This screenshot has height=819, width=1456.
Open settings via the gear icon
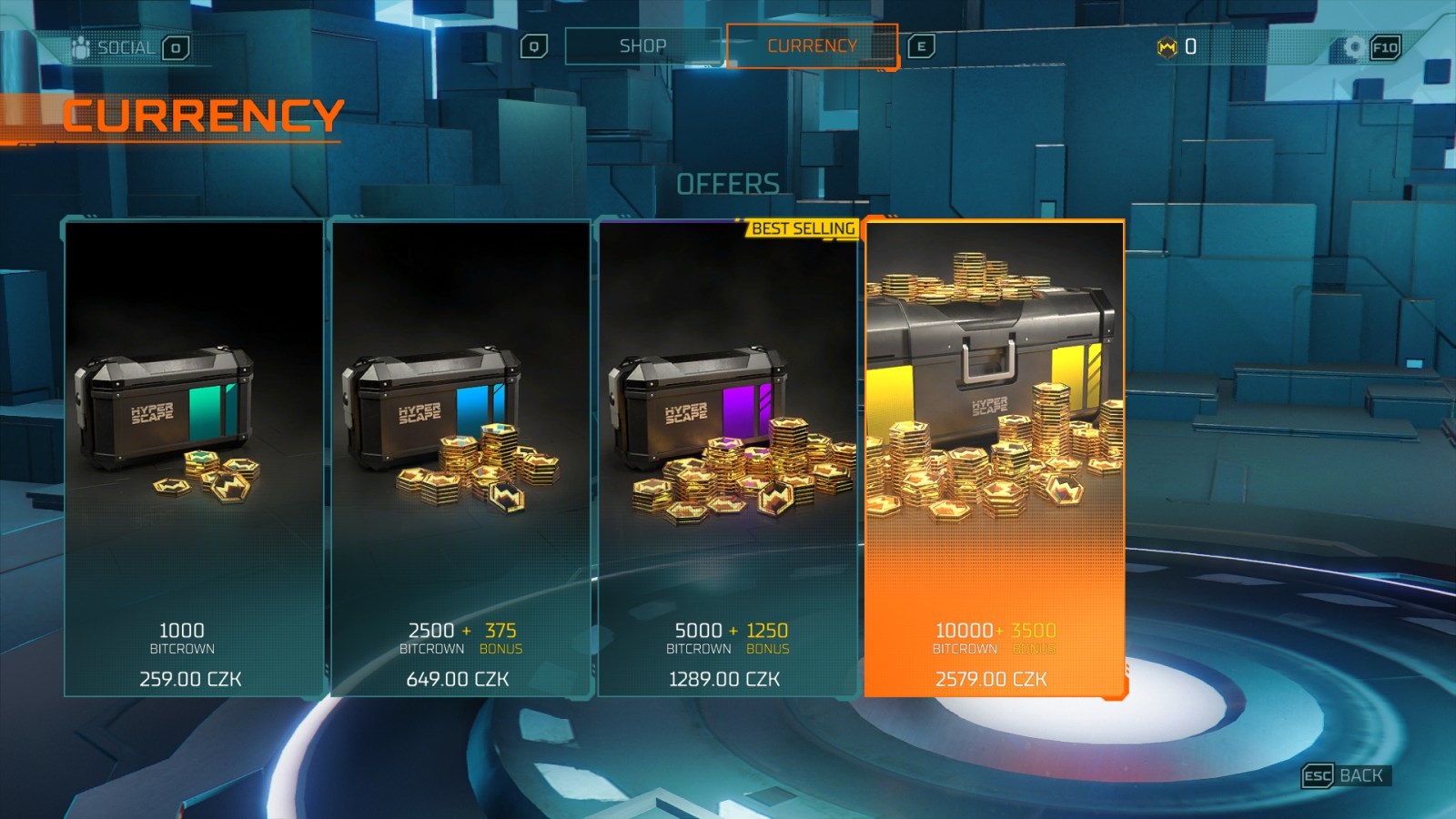pyautogui.click(x=1354, y=47)
